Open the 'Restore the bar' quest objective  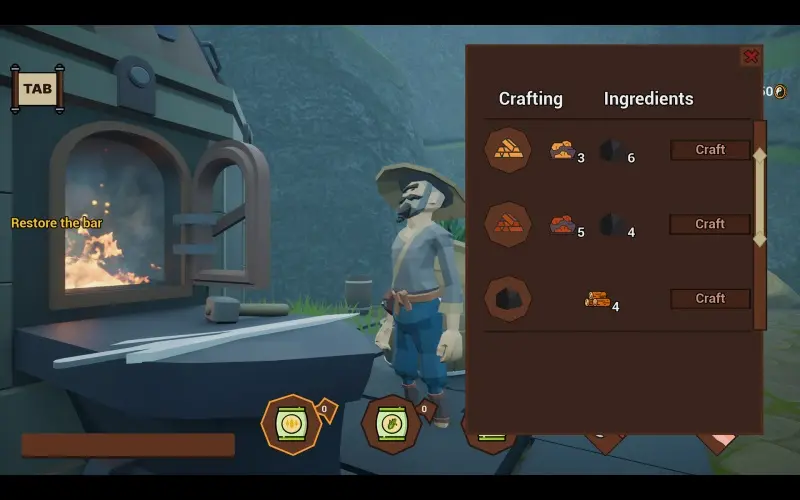pos(57,223)
